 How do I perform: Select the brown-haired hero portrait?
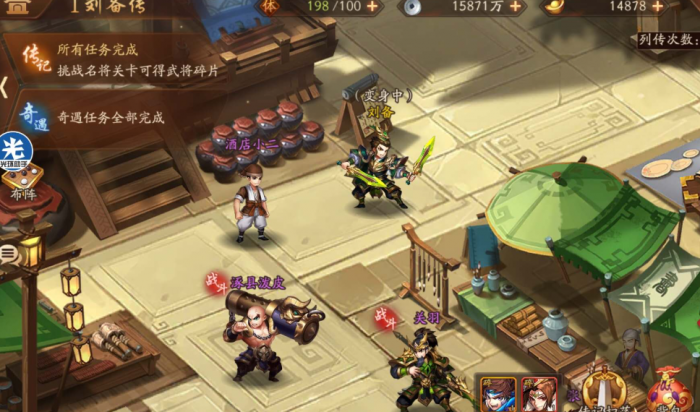pos(538,393)
